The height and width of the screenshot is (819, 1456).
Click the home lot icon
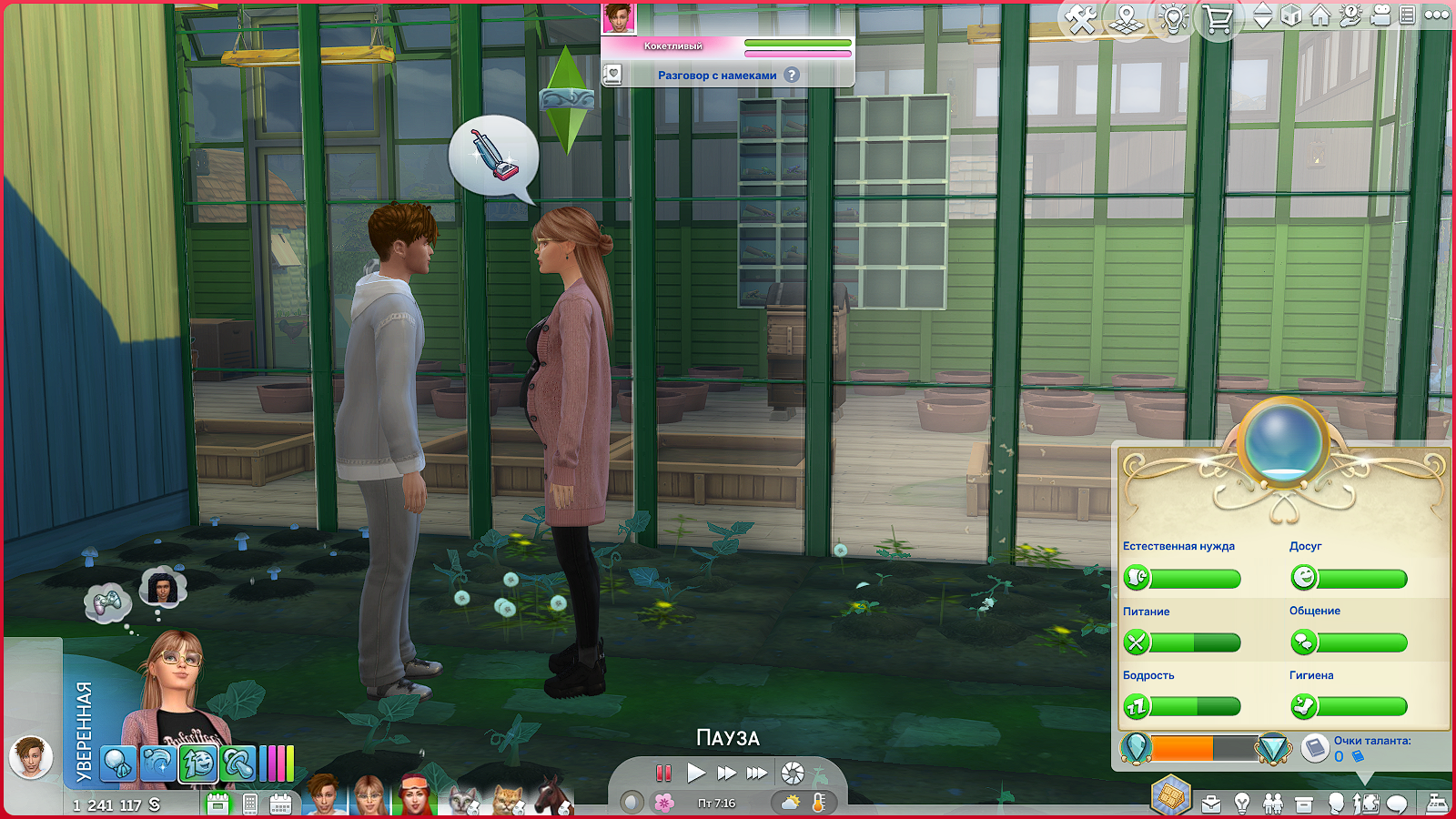[1320, 15]
